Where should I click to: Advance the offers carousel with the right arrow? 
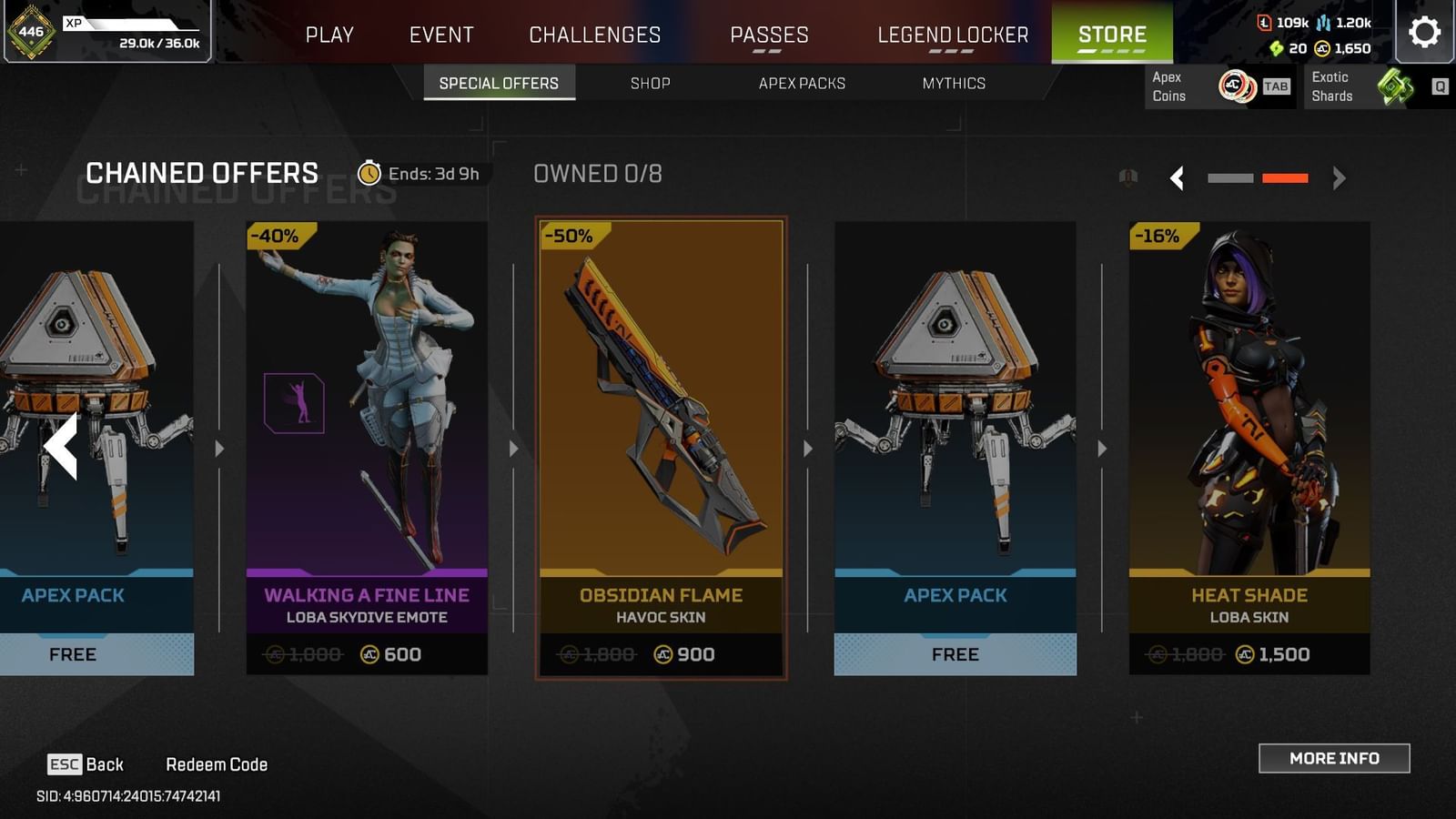tap(1337, 178)
